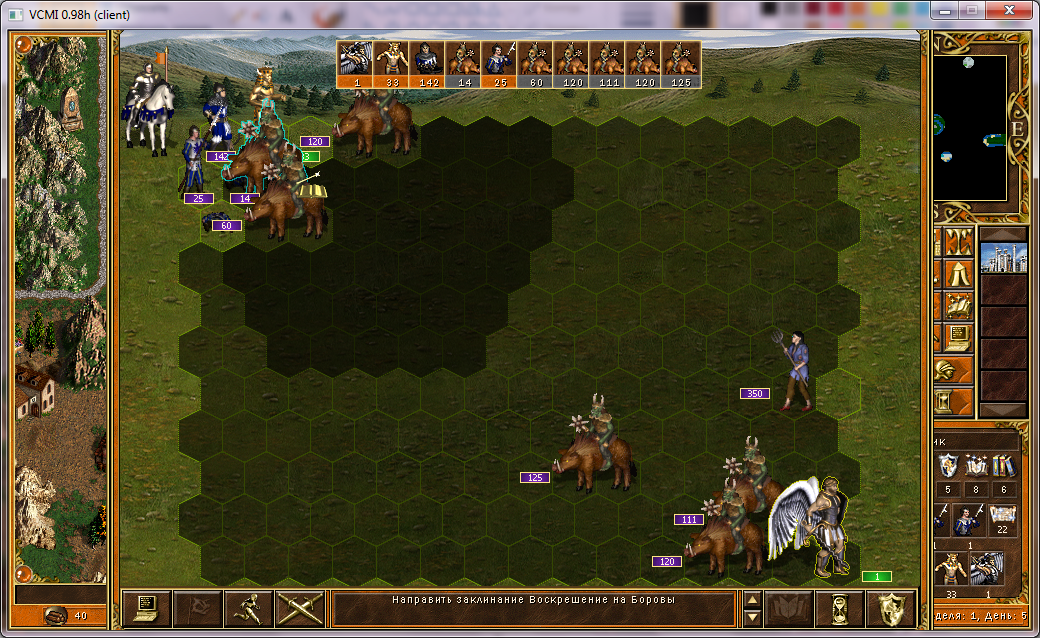Select the archangel portrait in the turn queue
This screenshot has width=1040, height=638.
[x=355, y=64]
